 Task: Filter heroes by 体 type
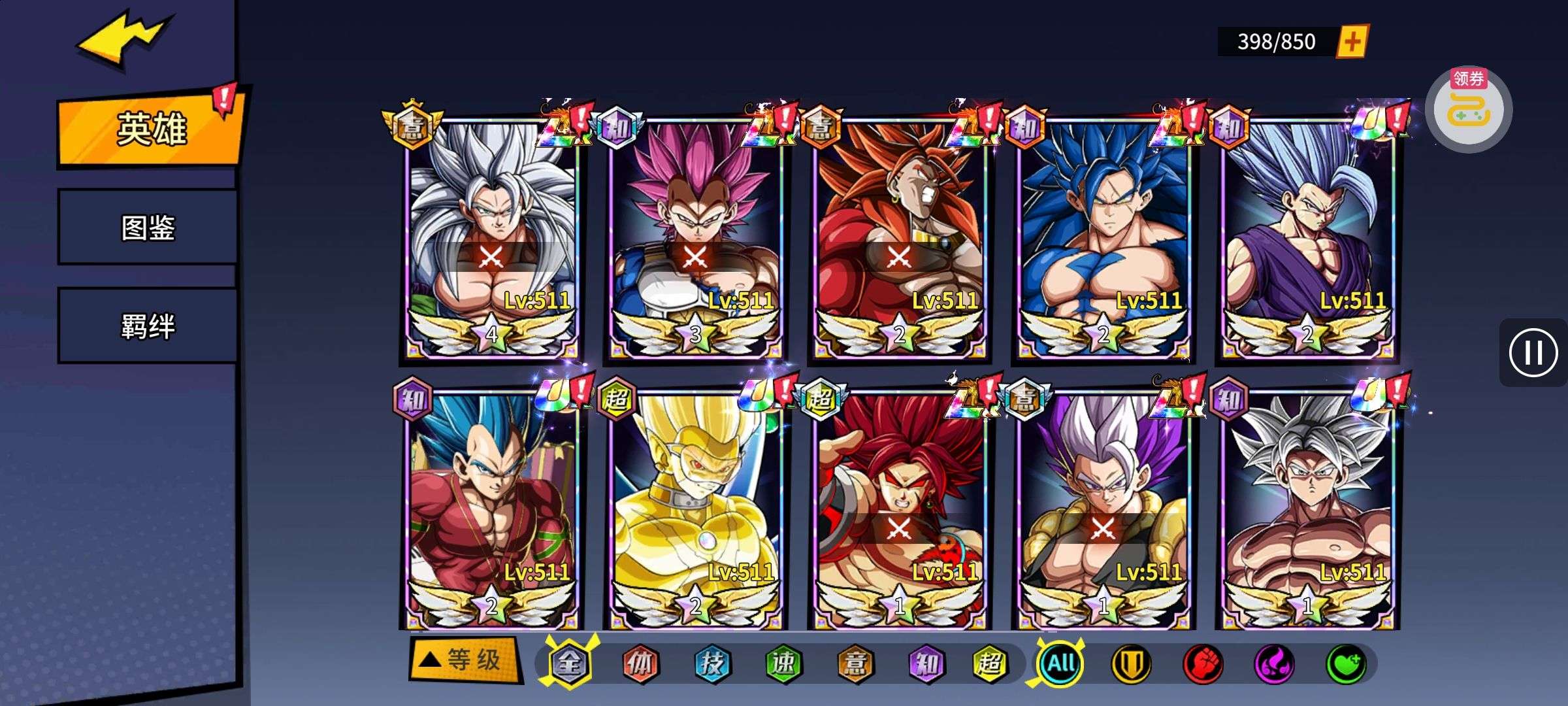click(x=640, y=664)
